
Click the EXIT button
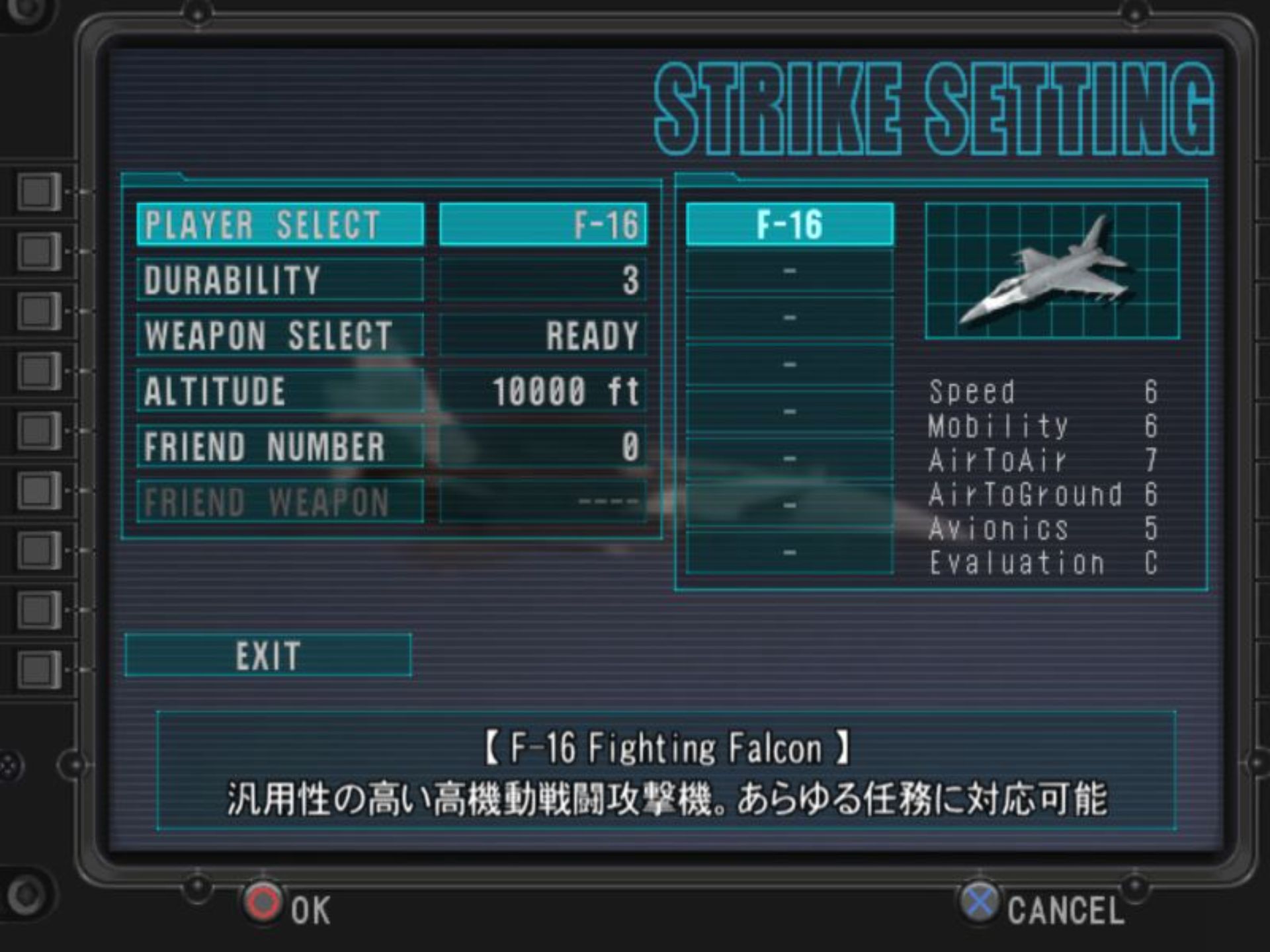268,656
